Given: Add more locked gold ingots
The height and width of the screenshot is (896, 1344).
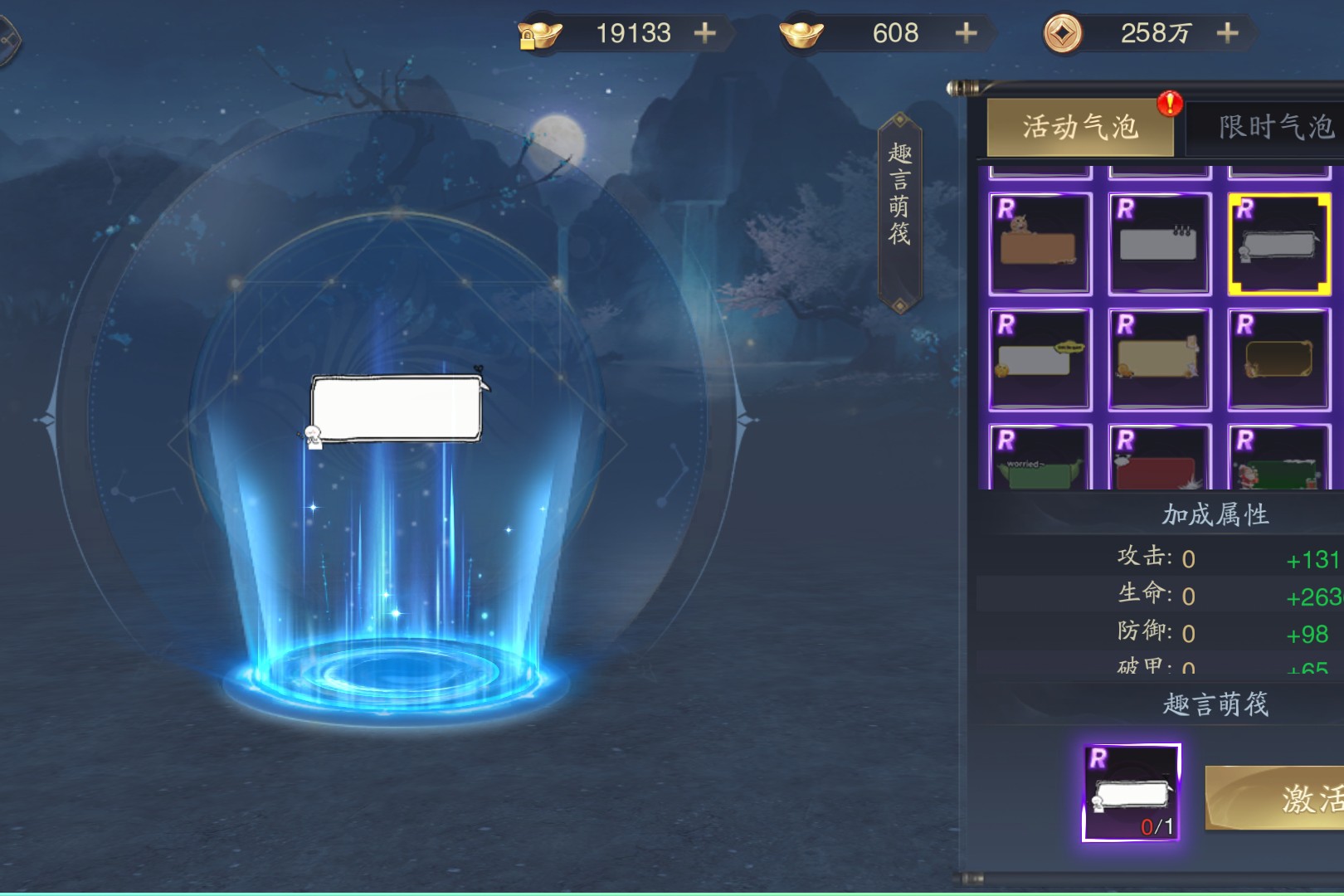Looking at the screenshot, I should point(704,33).
